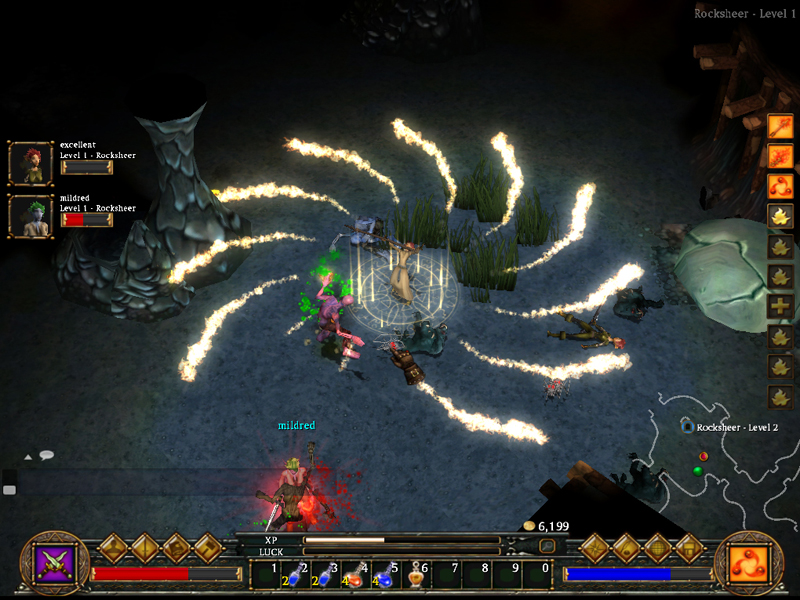
Task: Activate the fiery branch spell icon
Action: pos(780,156)
